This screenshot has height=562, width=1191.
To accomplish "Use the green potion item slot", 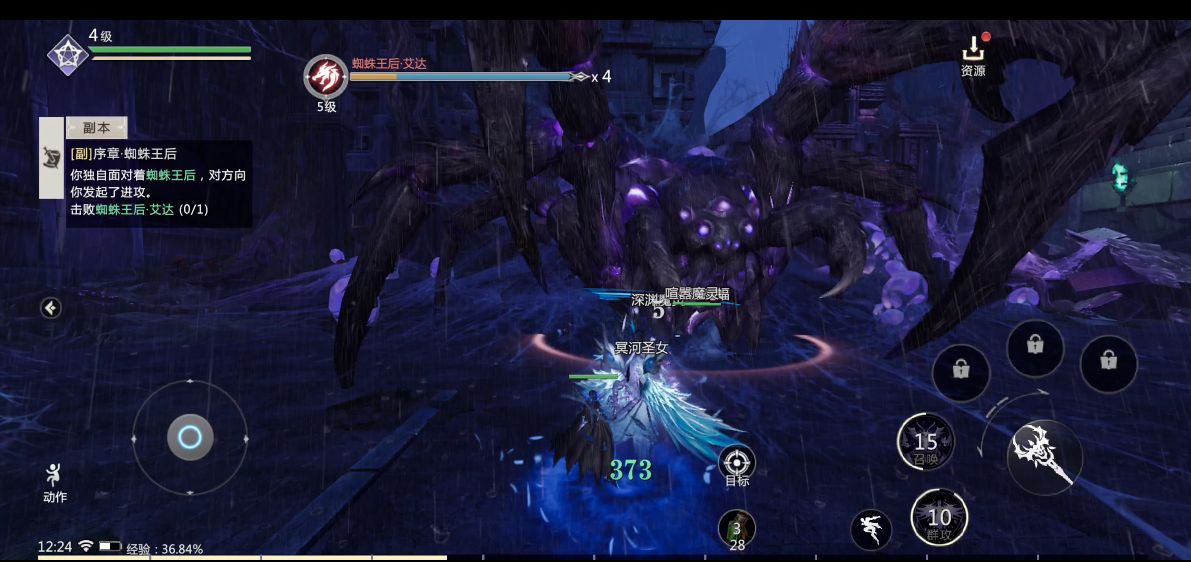I will (x=737, y=529).
